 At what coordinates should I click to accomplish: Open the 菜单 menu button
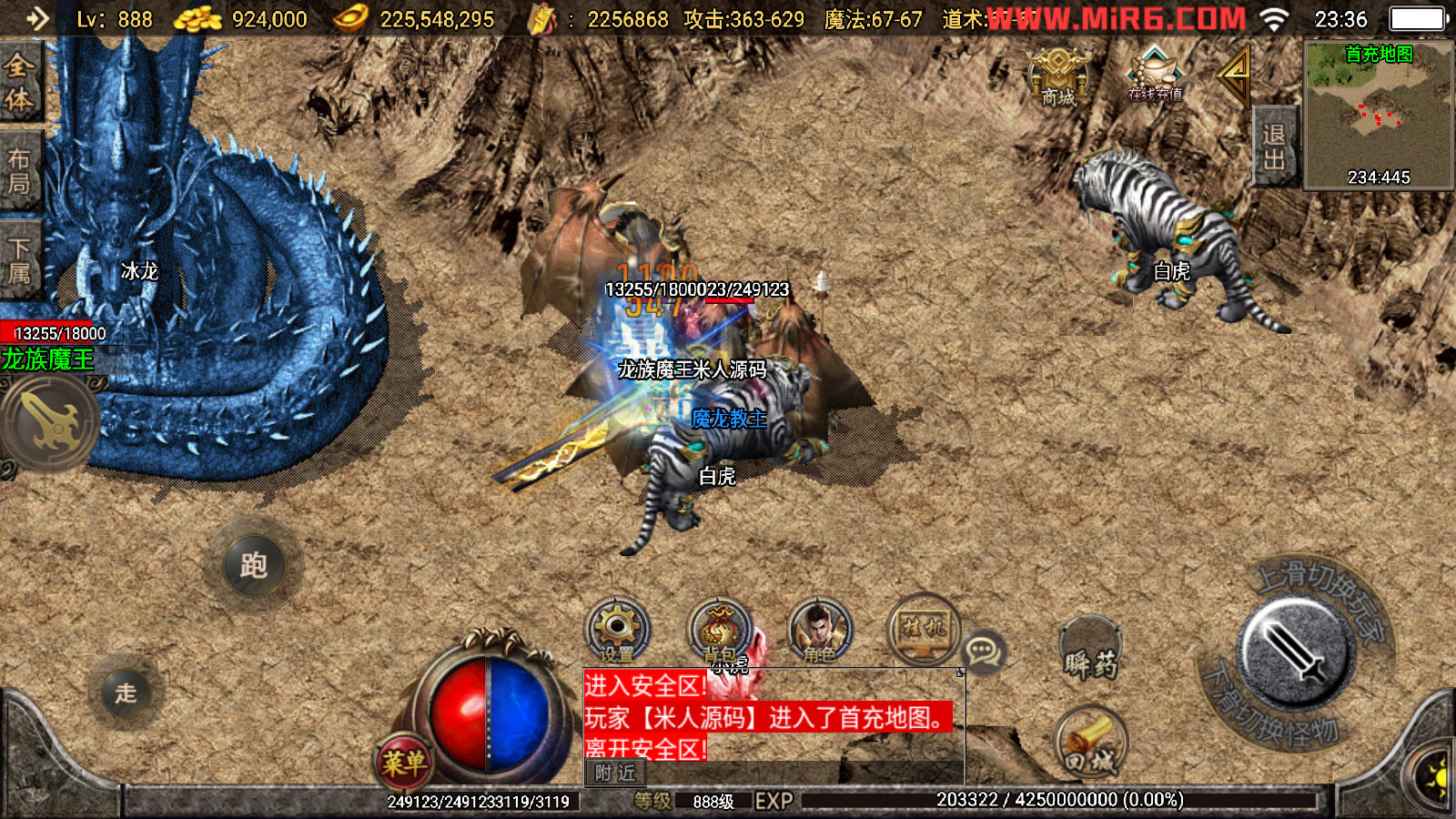(404, 763)
